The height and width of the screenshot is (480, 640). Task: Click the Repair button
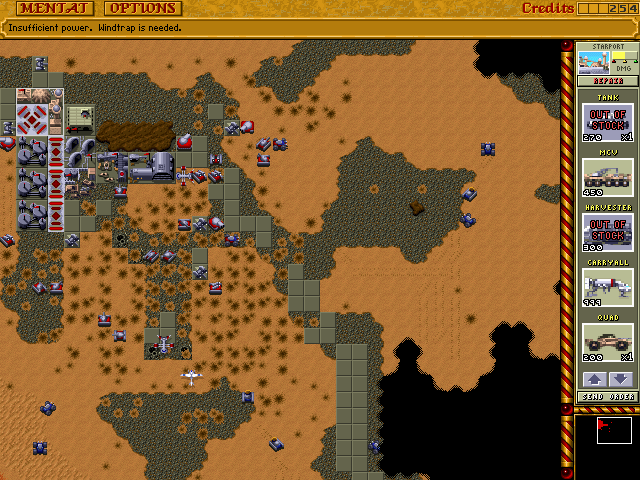pos(609,81)
